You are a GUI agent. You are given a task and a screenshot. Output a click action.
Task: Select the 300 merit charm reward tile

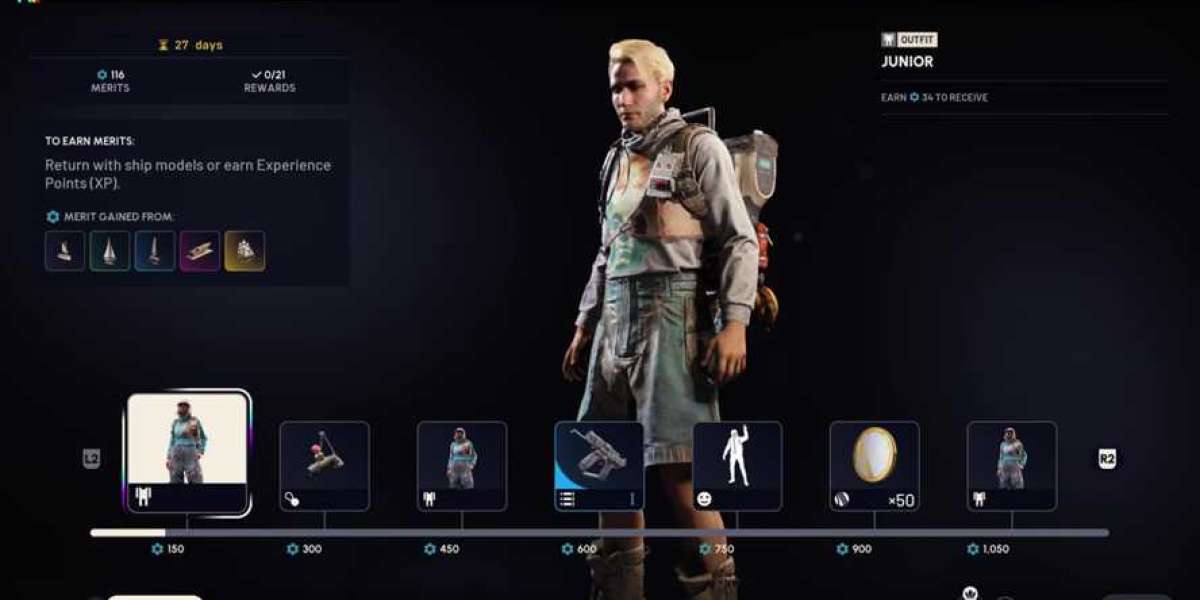324,465
